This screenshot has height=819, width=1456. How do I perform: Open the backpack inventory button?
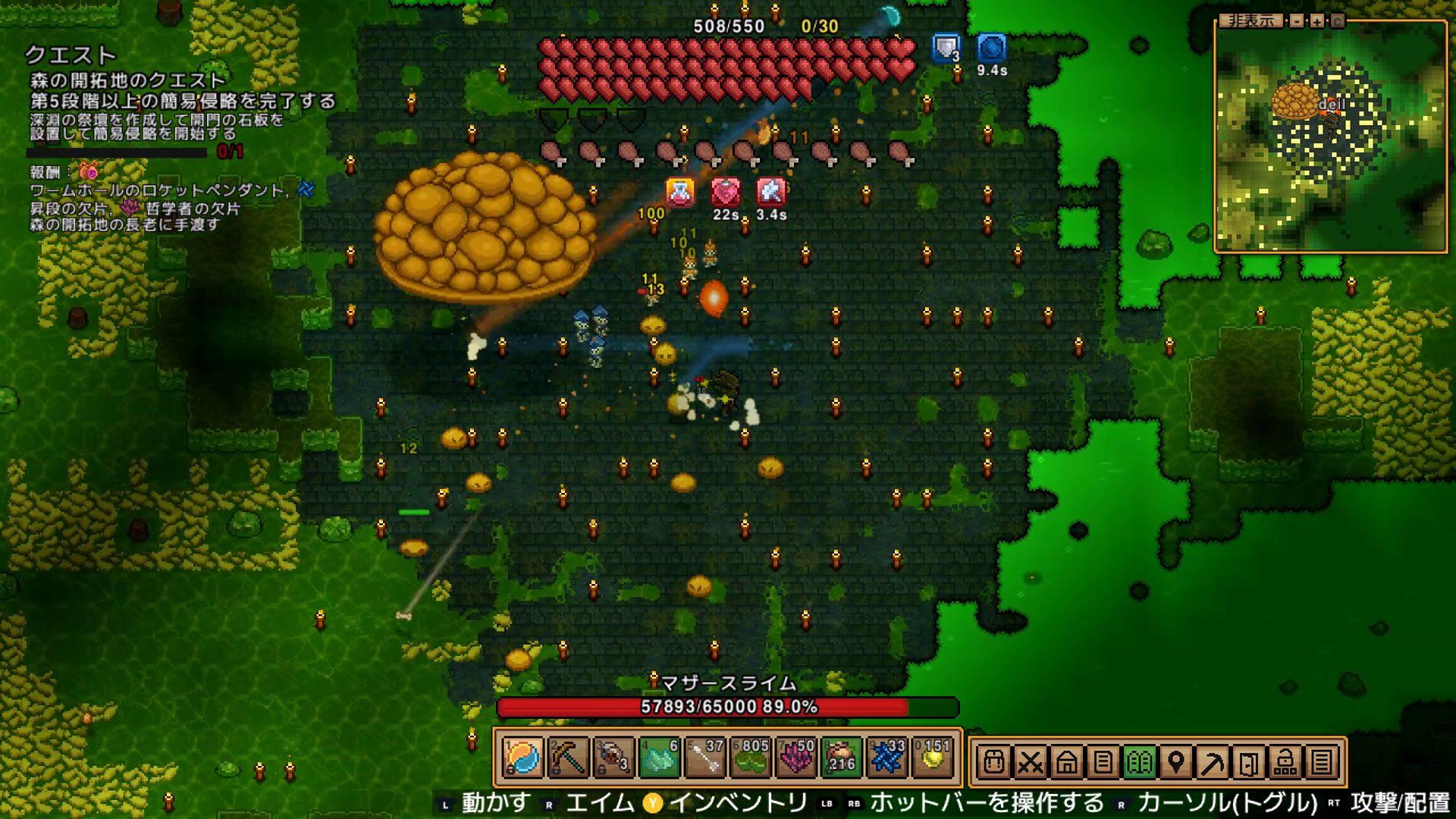pyautogui.click(x=993, y=762)
